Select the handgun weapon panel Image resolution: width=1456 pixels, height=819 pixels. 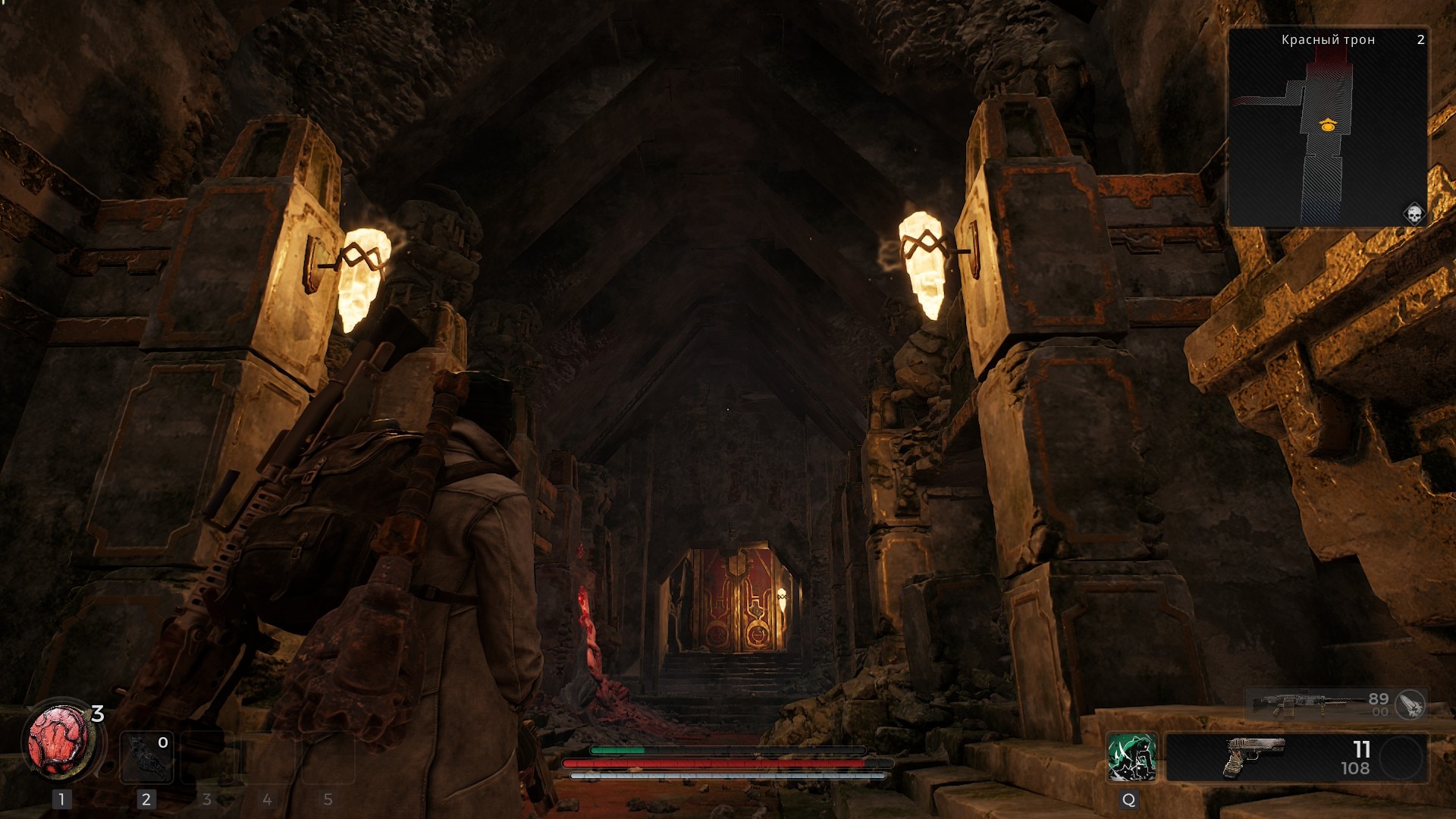(x=1296, y=757)
